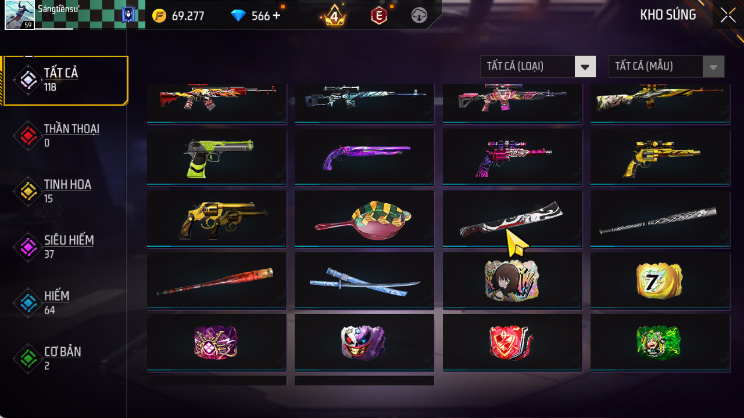Switch to the HIẾM category
Screen dimensions: 744x418
(65, 302)
